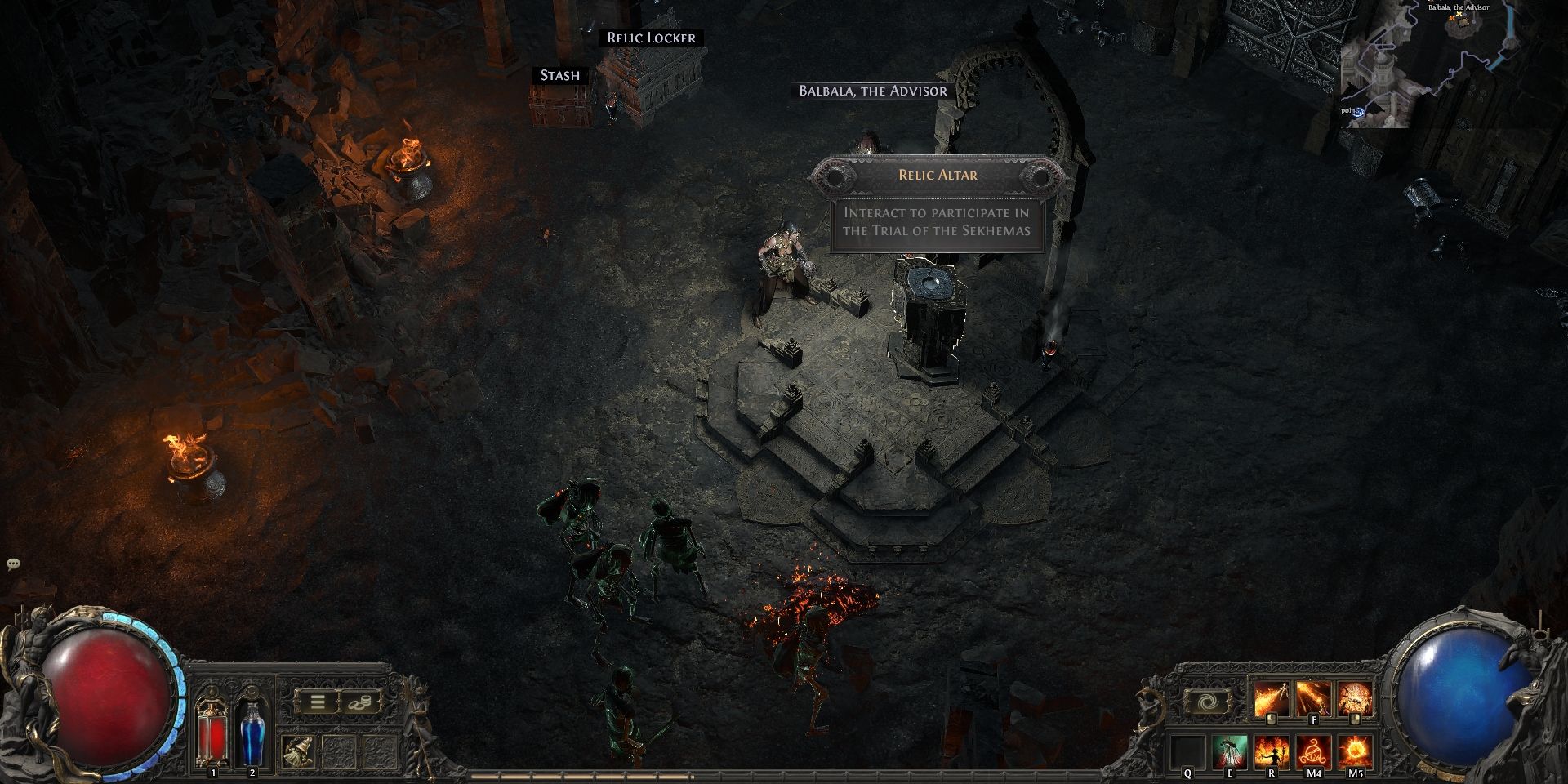Click the Relic Locker label

pos(651,38)
